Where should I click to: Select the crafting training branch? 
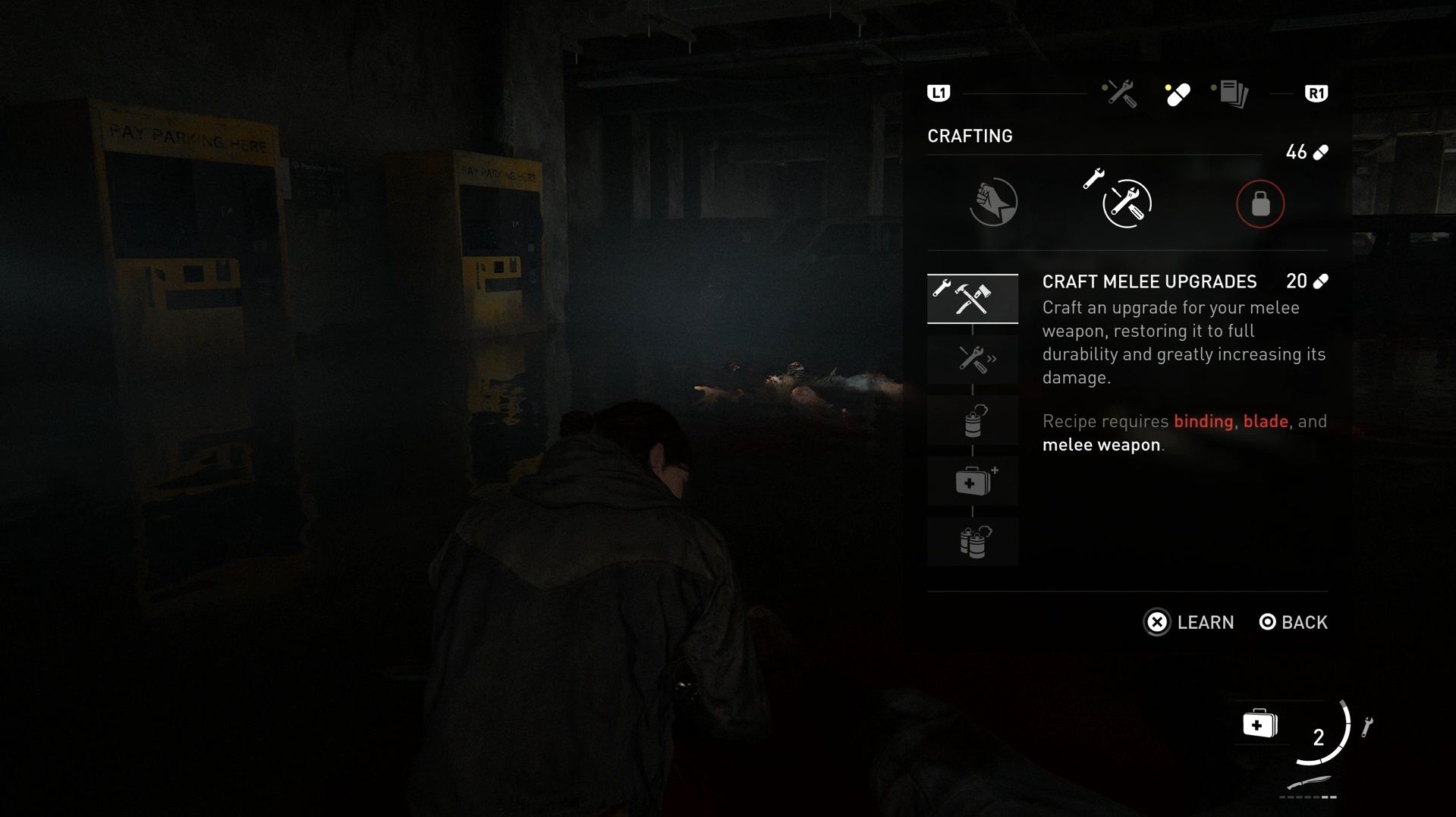[1119, 202]
